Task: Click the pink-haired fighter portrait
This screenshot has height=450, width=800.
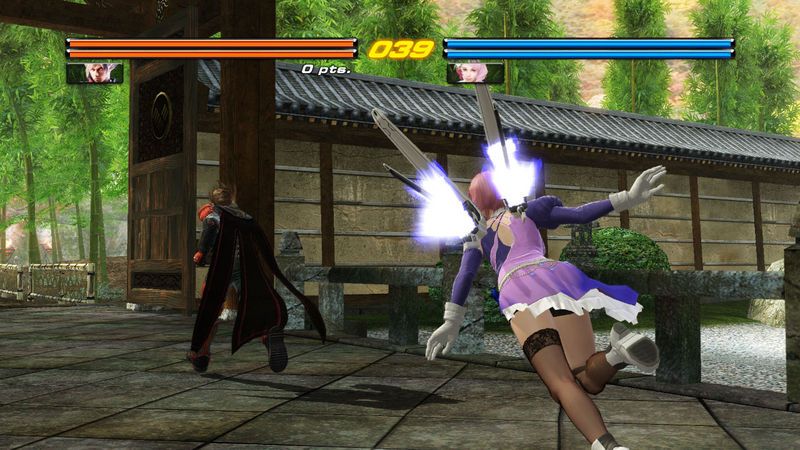Action: pos(475,72)
